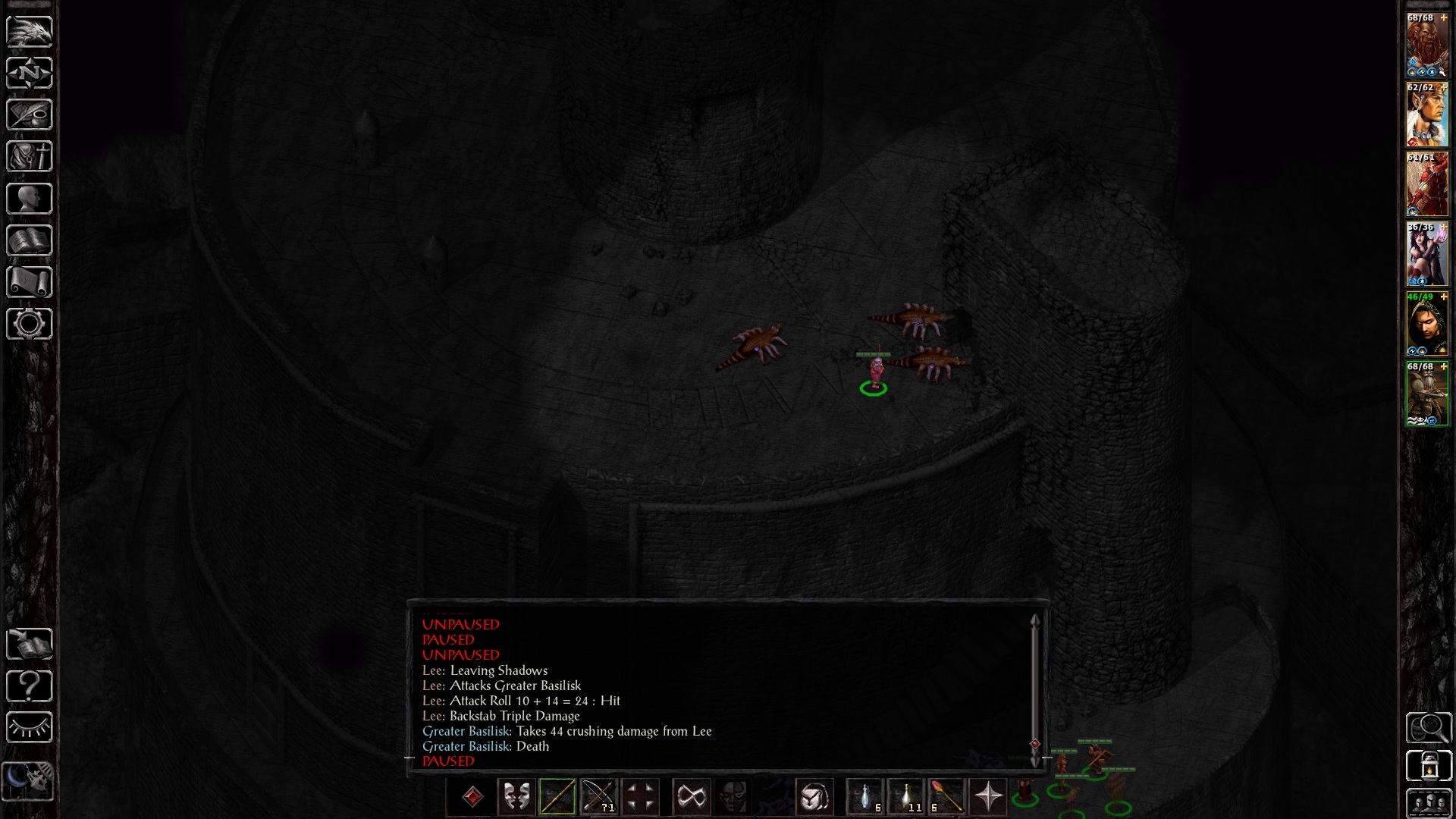Select the red-bearded dwarf portrait
1456x819 pixels.
1427,45
